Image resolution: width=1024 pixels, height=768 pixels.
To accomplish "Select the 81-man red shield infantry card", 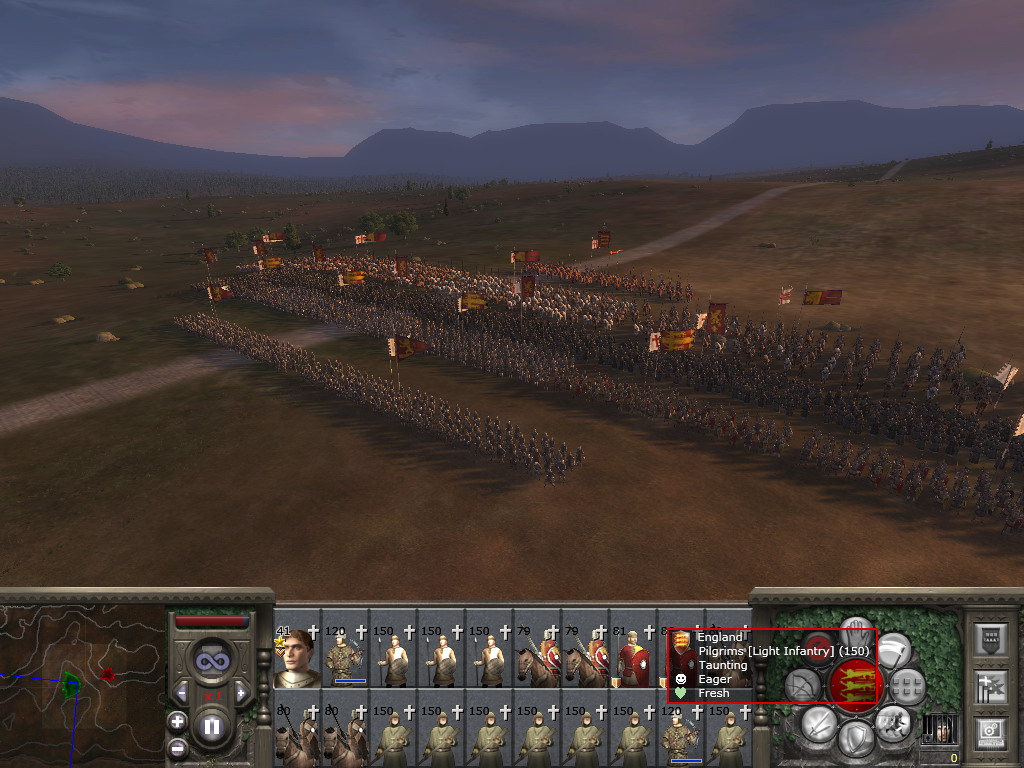I will pos(632,658).
